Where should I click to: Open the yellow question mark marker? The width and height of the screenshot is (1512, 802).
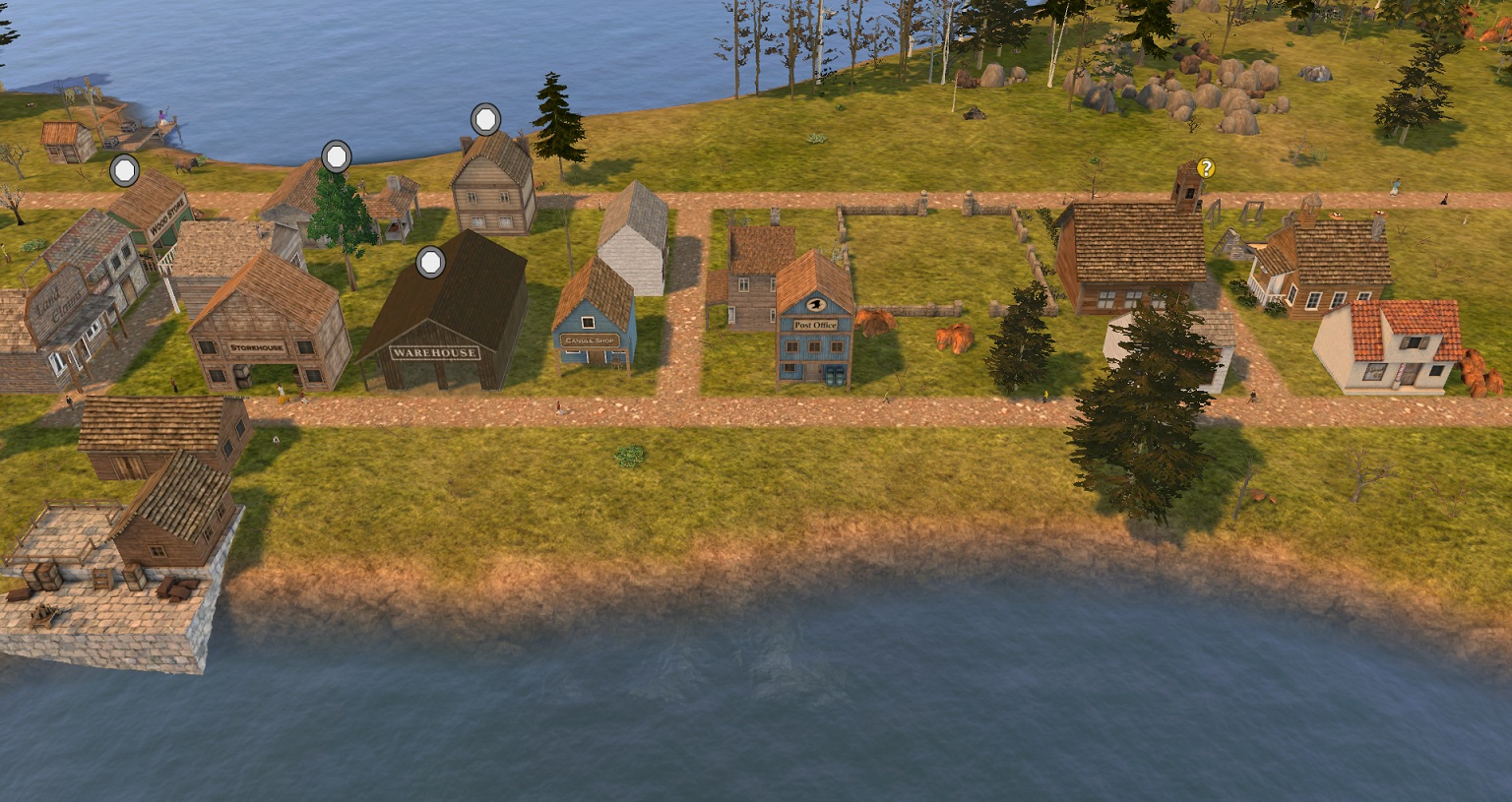(x=1207, y=168)
